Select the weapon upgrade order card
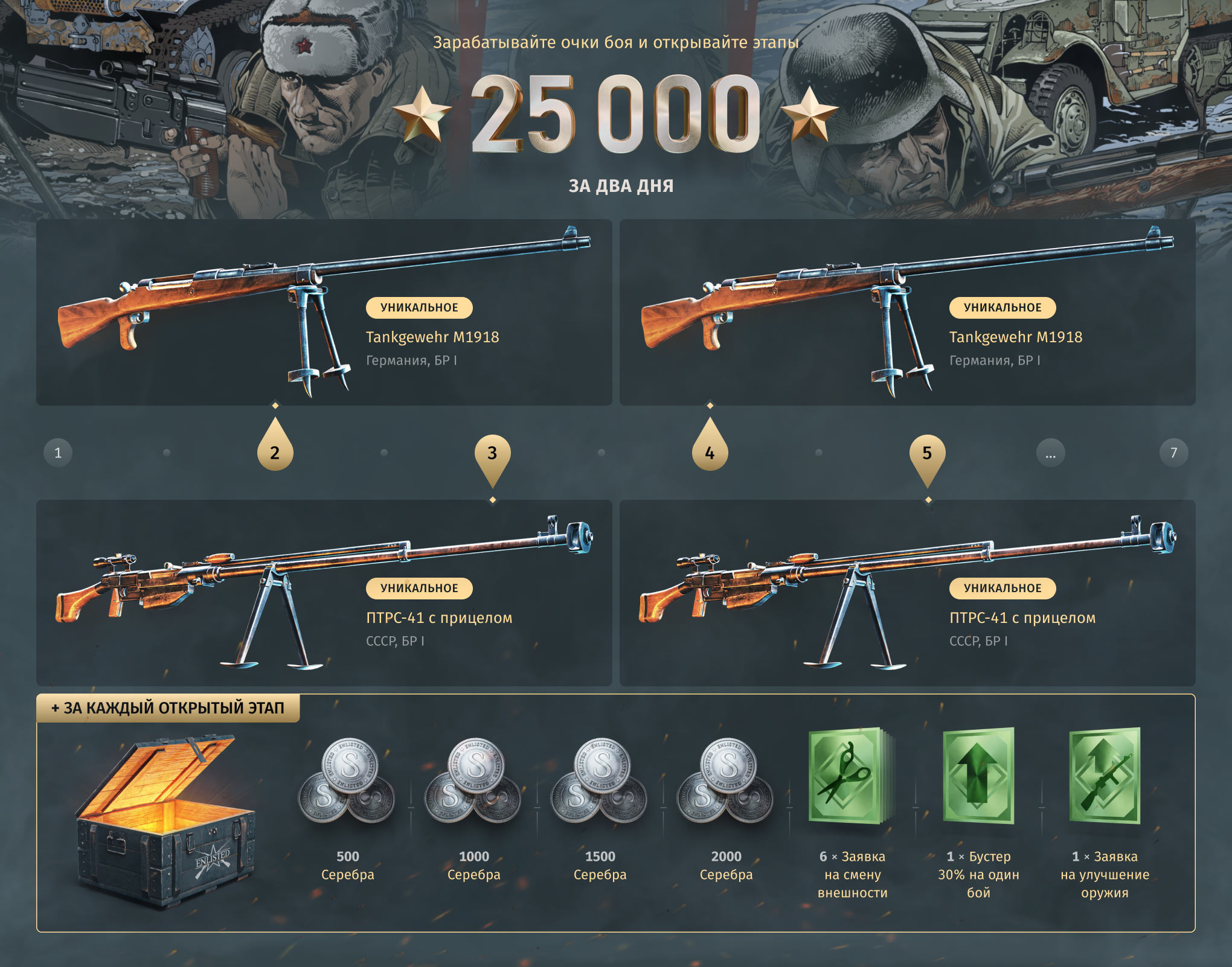Image resolution: width=1232 pixels, height=967 pixels. click(1105, 777)
